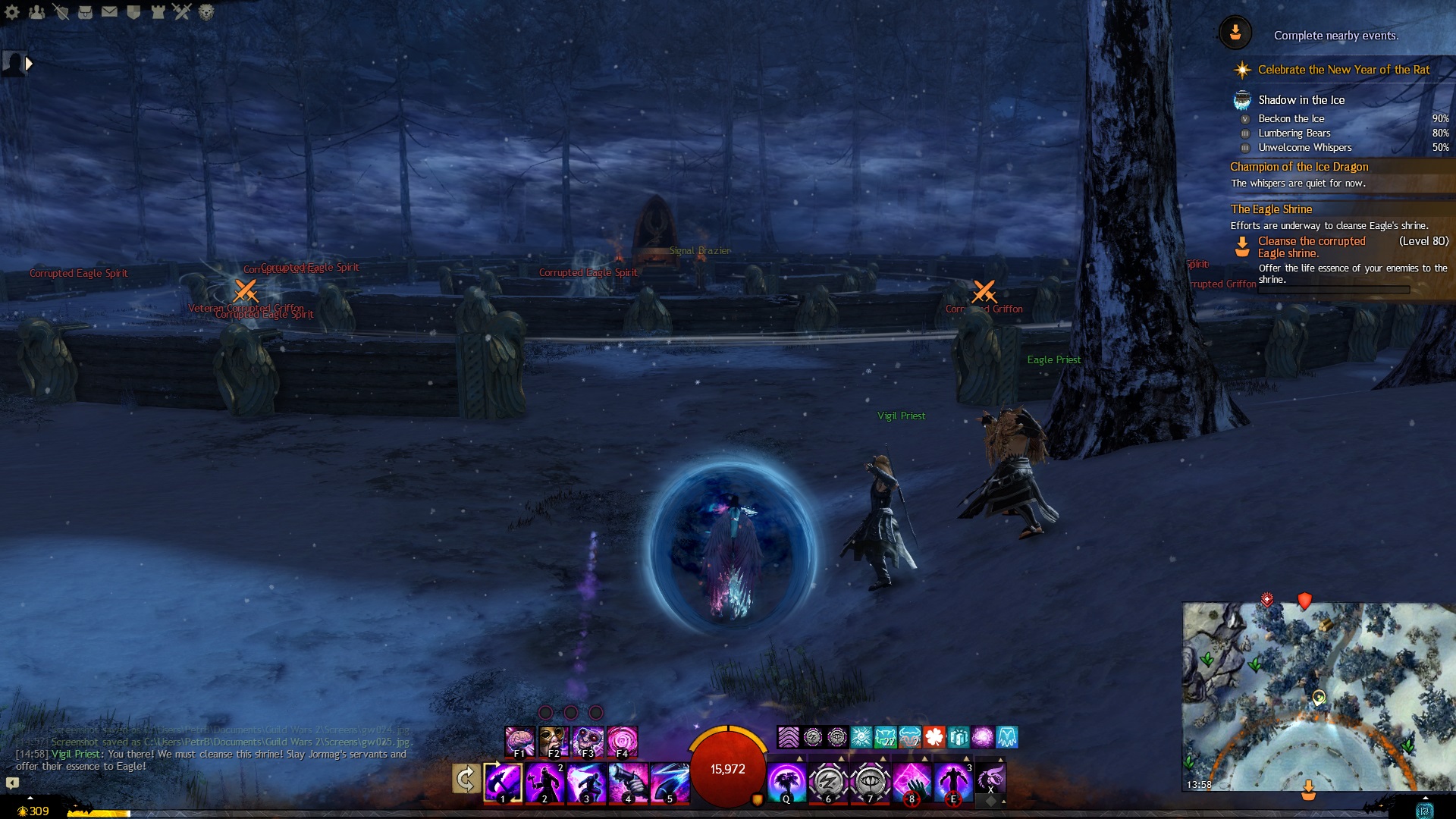
Task: Activate the F2 masked face shatter skill
Action: tap(554, 741)
